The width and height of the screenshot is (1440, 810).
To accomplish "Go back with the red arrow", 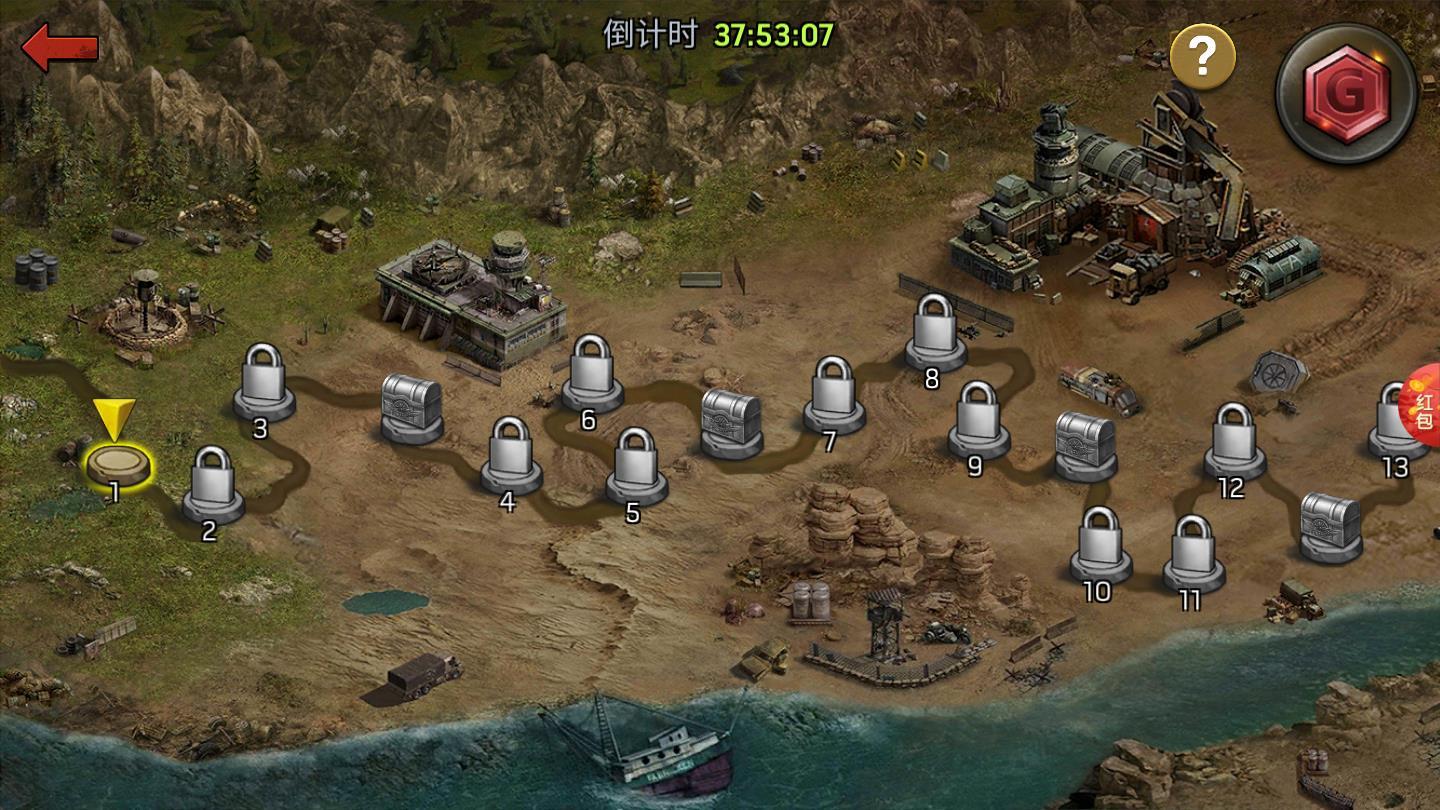I will coord(60,48).
